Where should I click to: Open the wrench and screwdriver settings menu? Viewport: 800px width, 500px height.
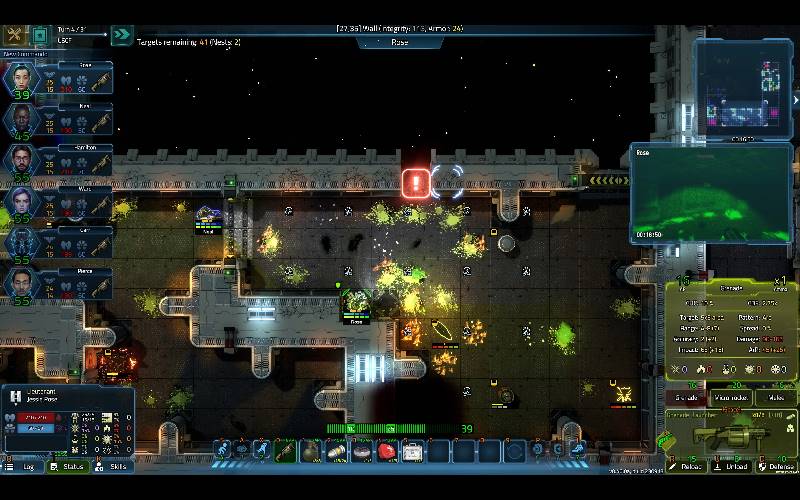pyautogui.click(x=15, y=36)
